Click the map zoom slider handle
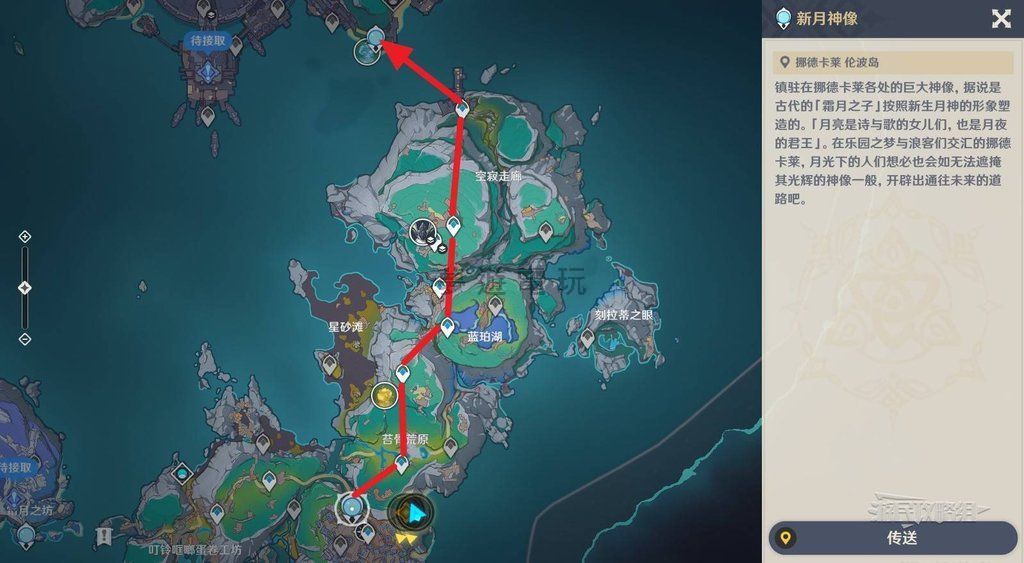The height and width of the screenshot is (563, 1024). click(25, 288)
